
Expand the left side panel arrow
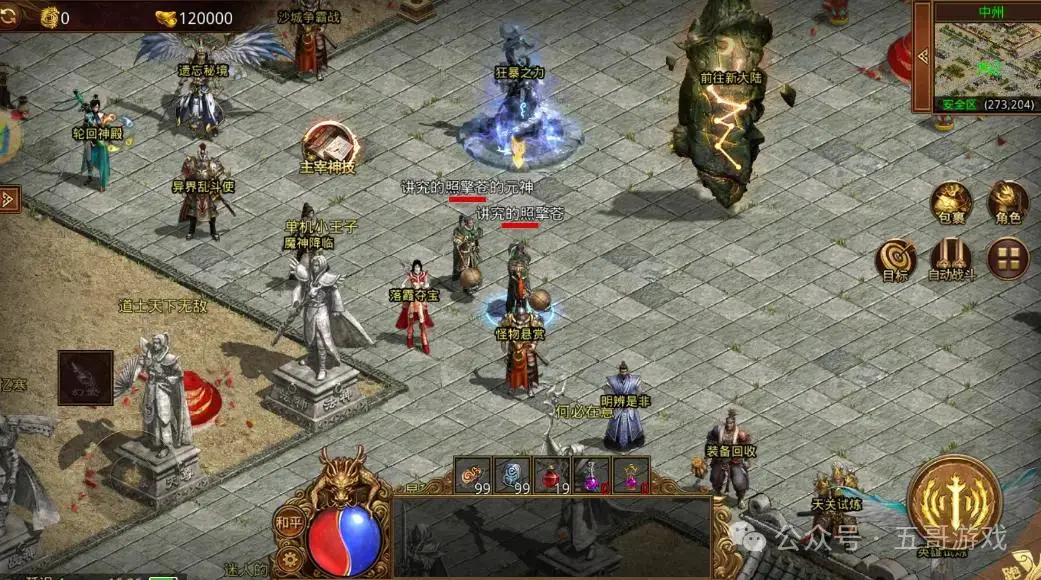pos(8,198)
